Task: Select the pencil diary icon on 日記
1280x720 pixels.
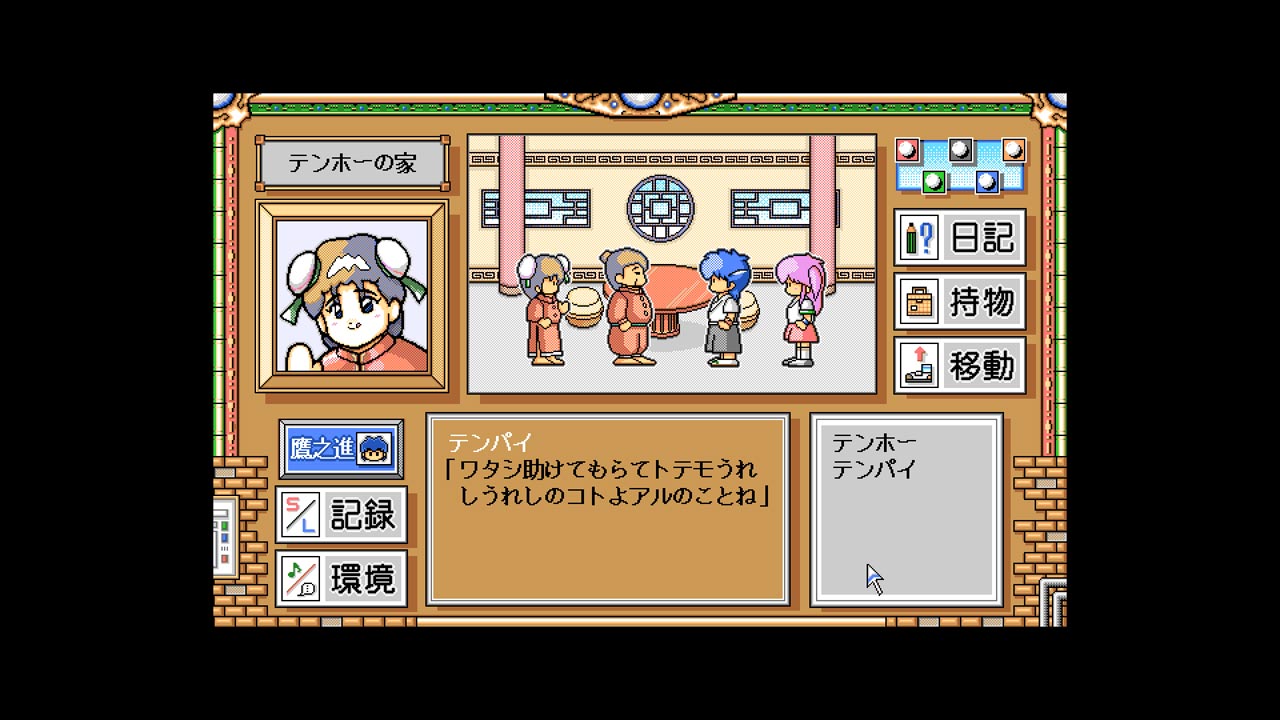Action: coord(919,238)
